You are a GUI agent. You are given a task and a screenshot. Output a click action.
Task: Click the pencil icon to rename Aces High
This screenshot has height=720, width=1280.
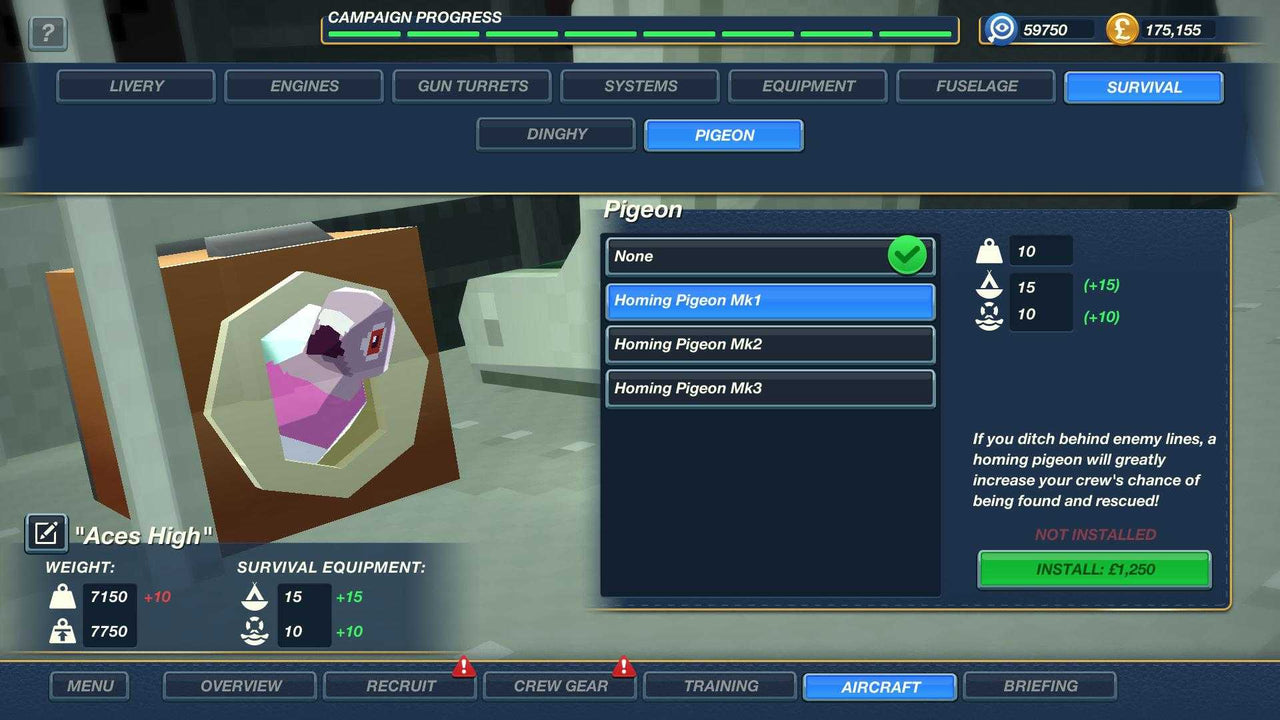[x=46, y=533]
